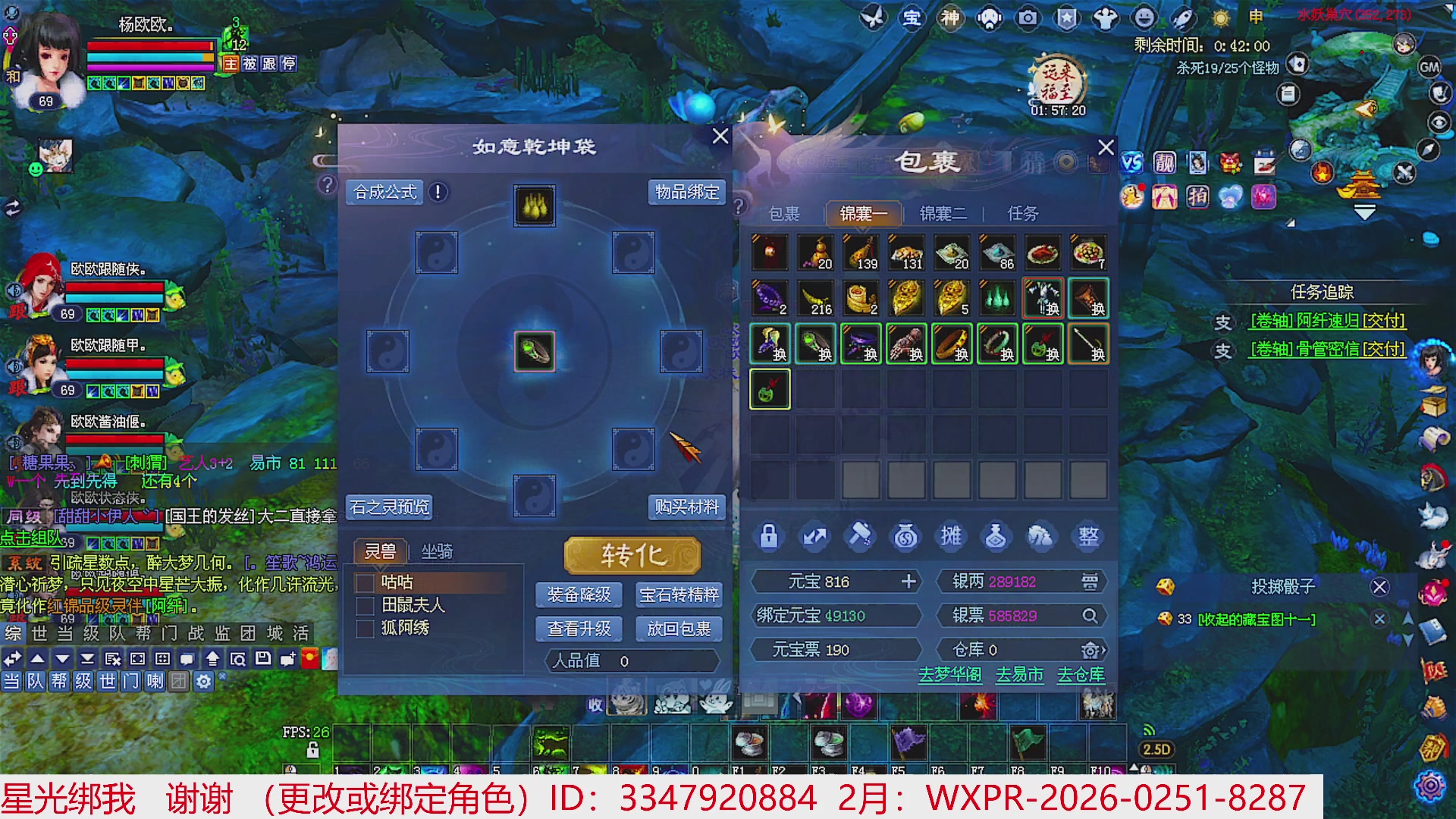
Task: Check the 咕咕 spirit beast checkbox
Action: [x=364, y=582]
